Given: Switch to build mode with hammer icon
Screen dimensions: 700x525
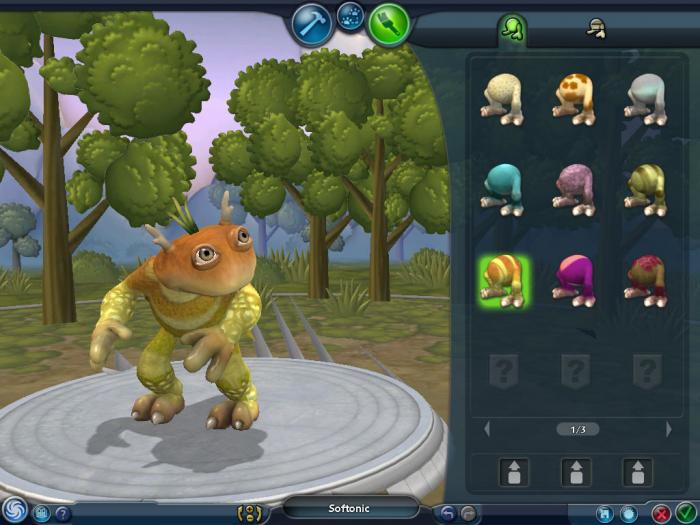Looking at the screenshot, I should click(x=313, y=23).
